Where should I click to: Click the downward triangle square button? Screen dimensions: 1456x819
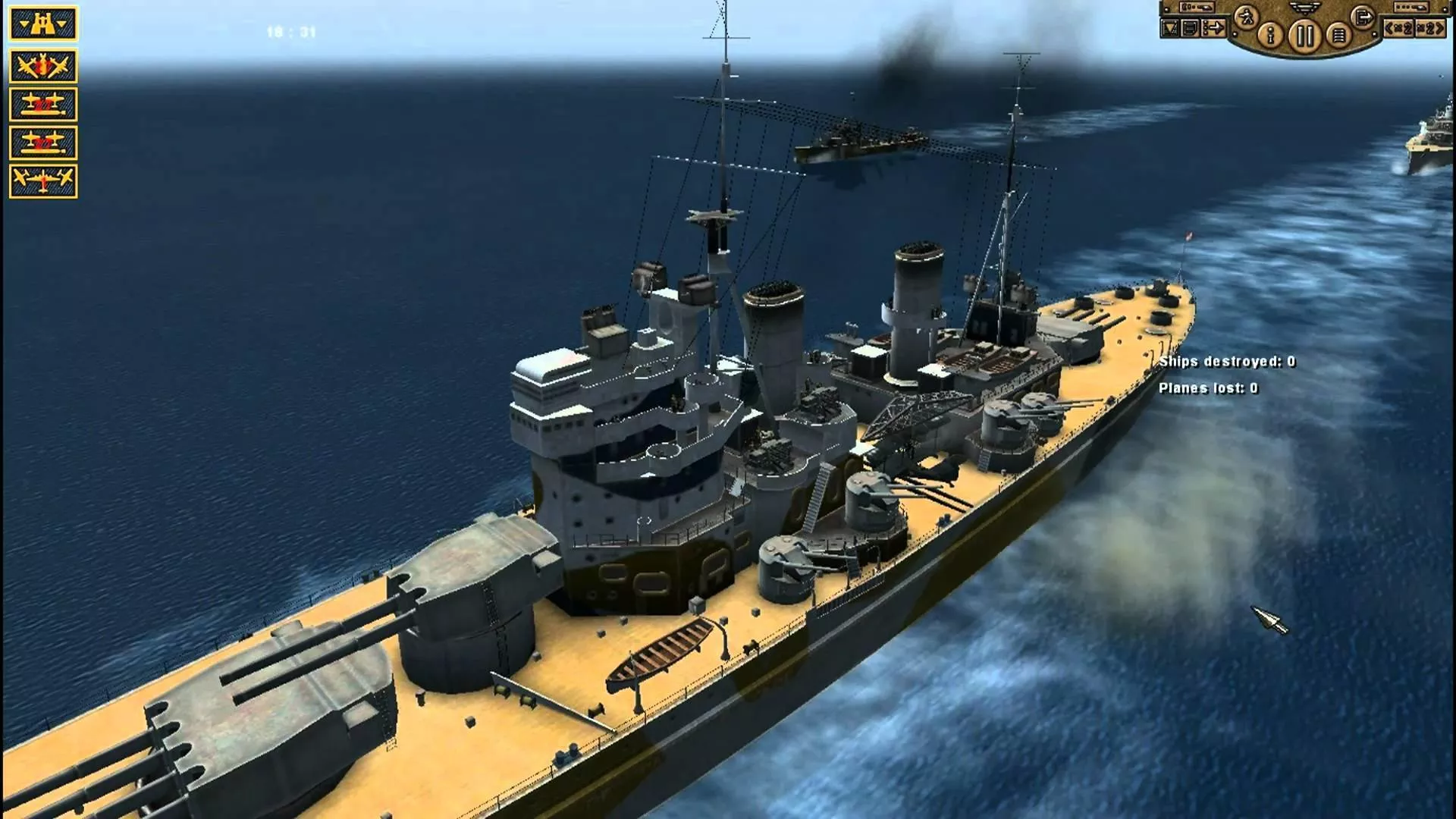point(1170,29)
